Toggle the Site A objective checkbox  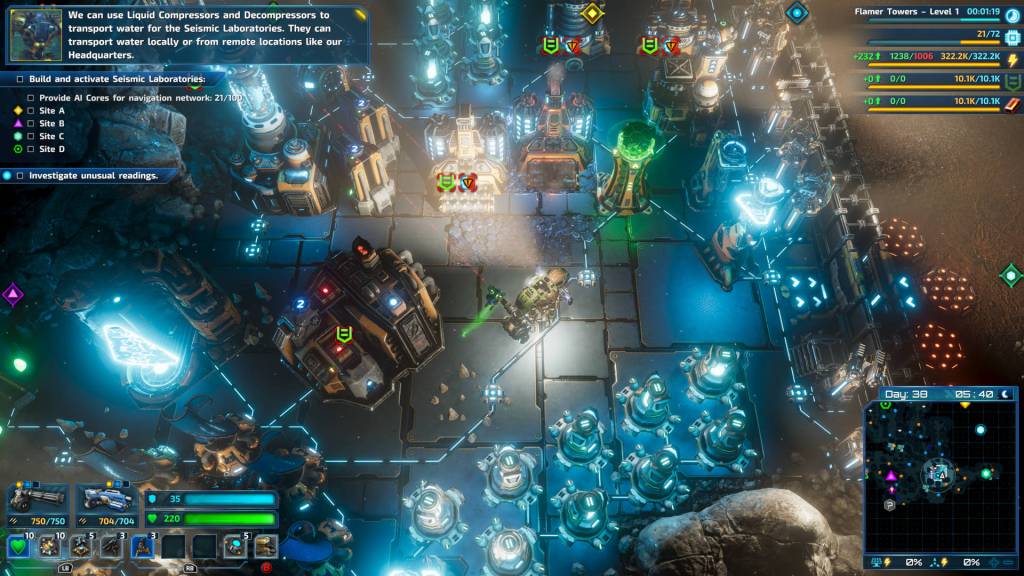30,111
